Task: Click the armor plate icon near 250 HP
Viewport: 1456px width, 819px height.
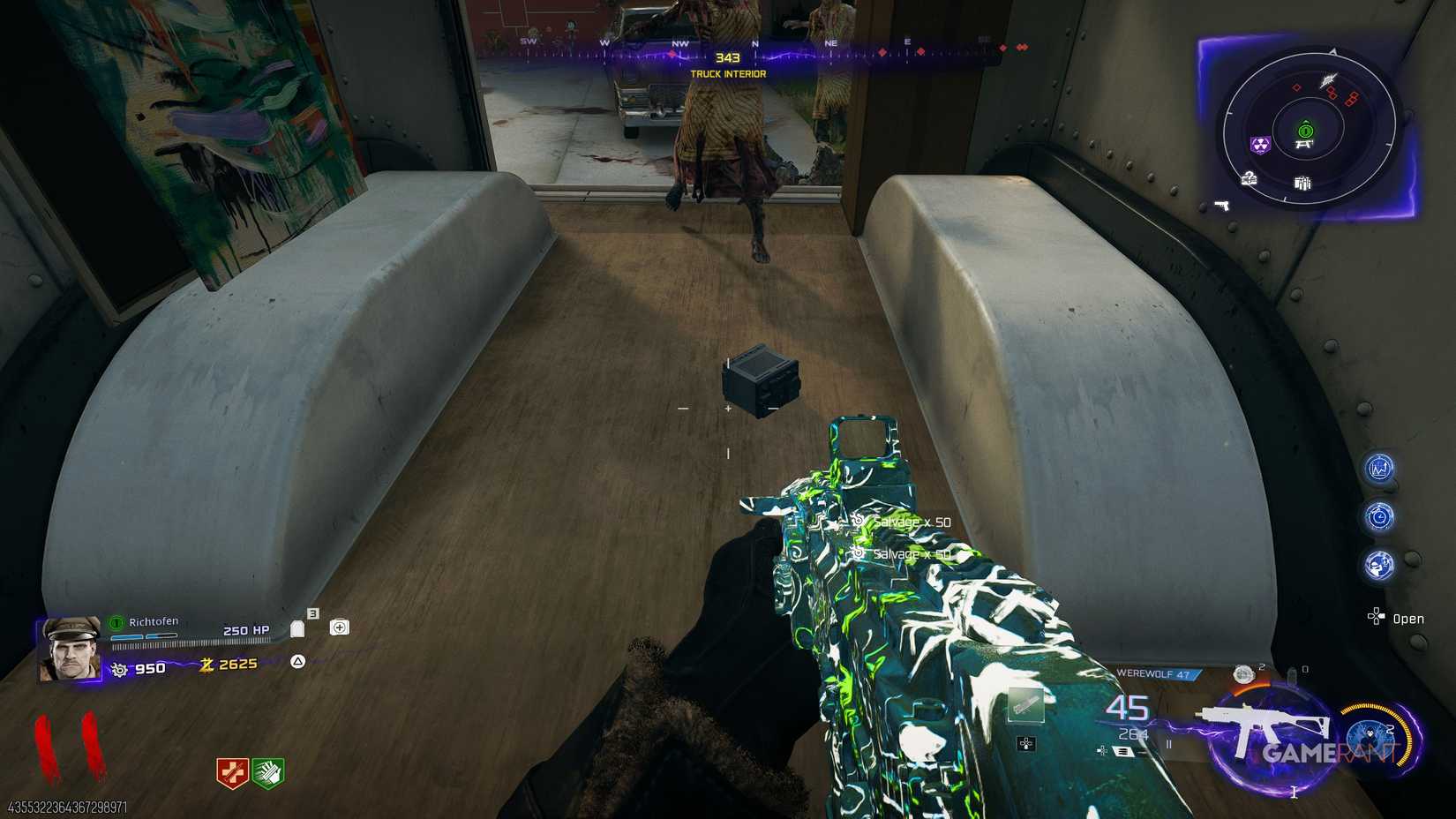Action: click(x=298, y=628)
